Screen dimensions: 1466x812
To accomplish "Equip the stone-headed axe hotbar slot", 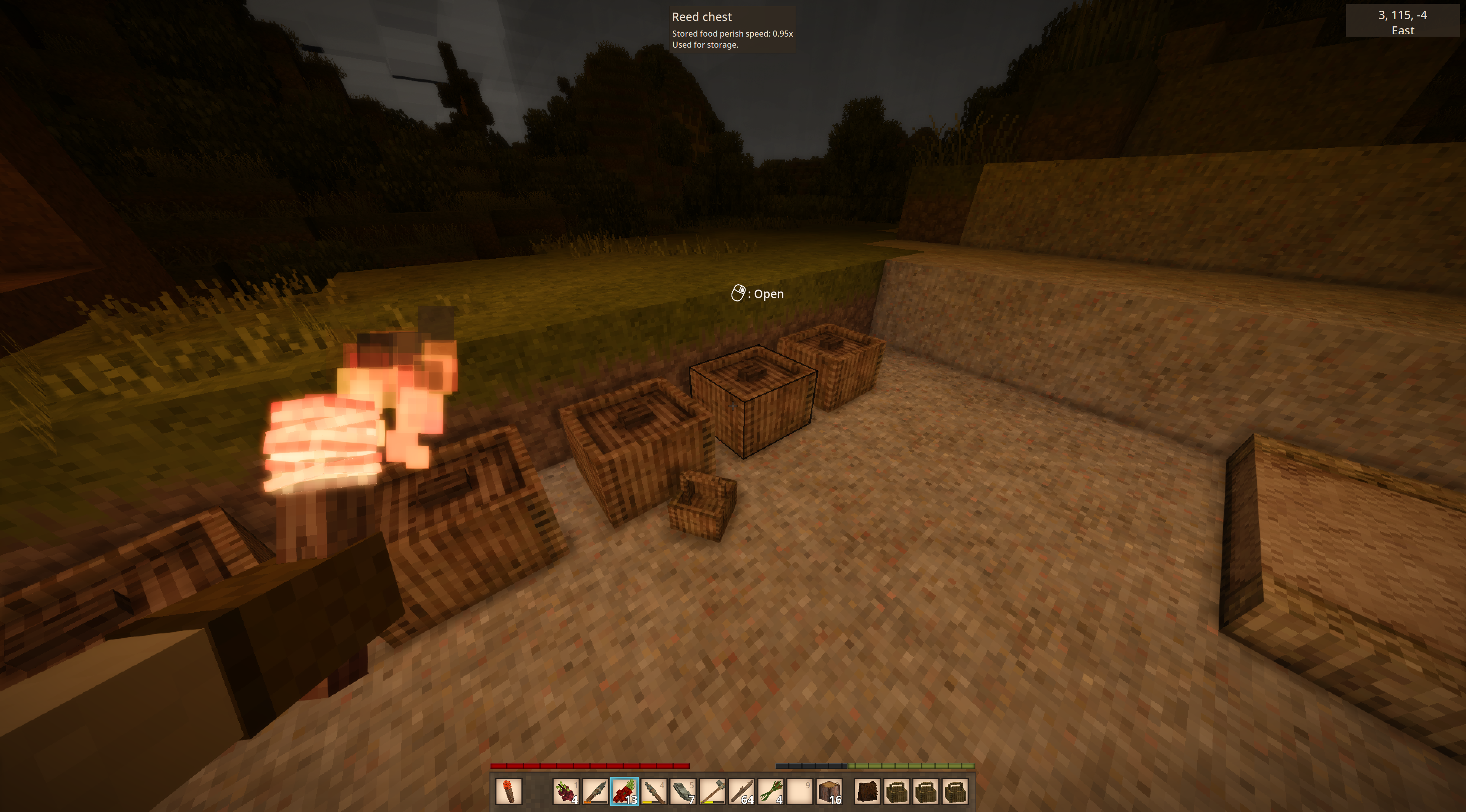I will (712, 791).
